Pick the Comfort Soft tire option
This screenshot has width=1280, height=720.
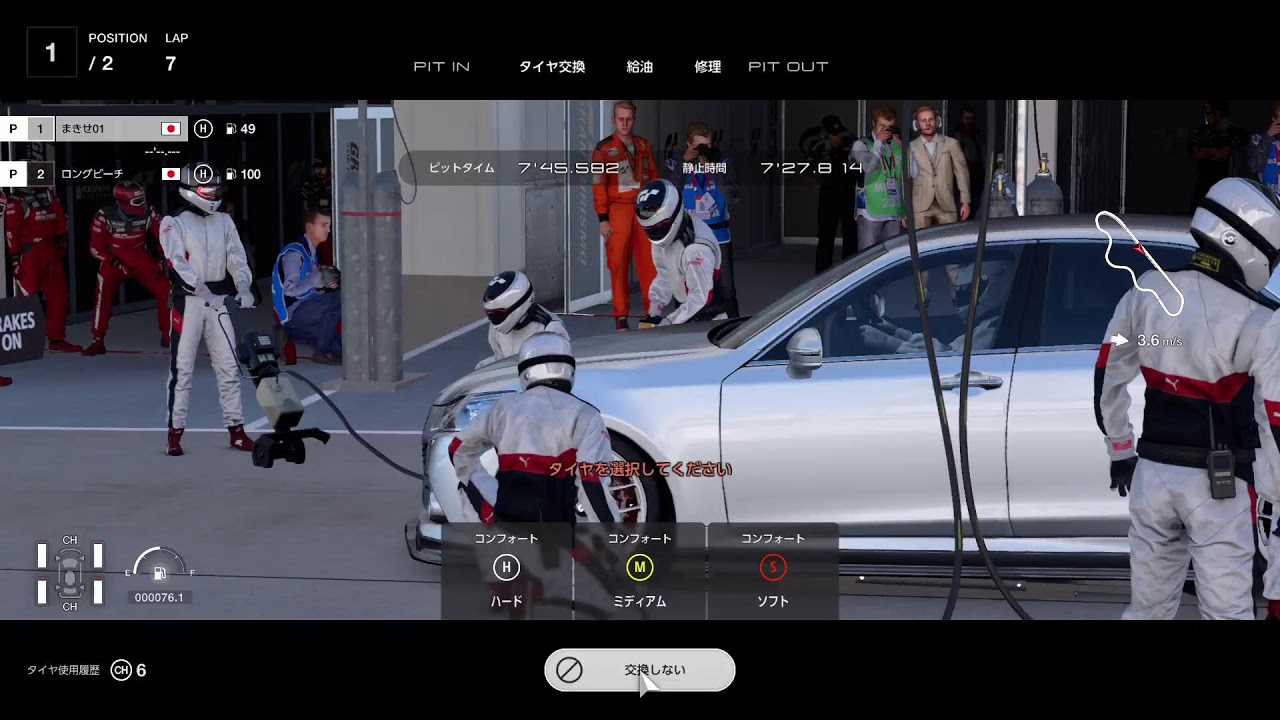(772, 570)
